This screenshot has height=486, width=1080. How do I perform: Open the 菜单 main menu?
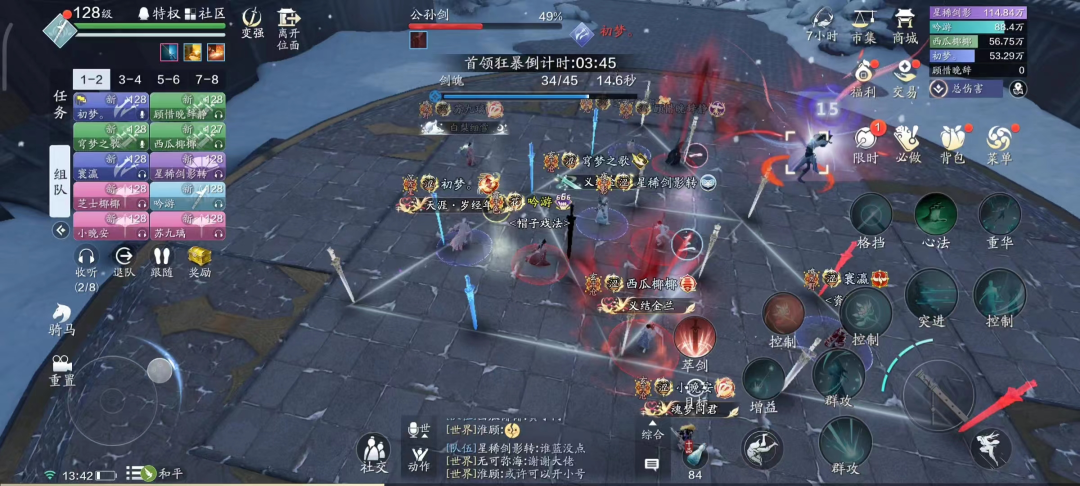(999, 143)
